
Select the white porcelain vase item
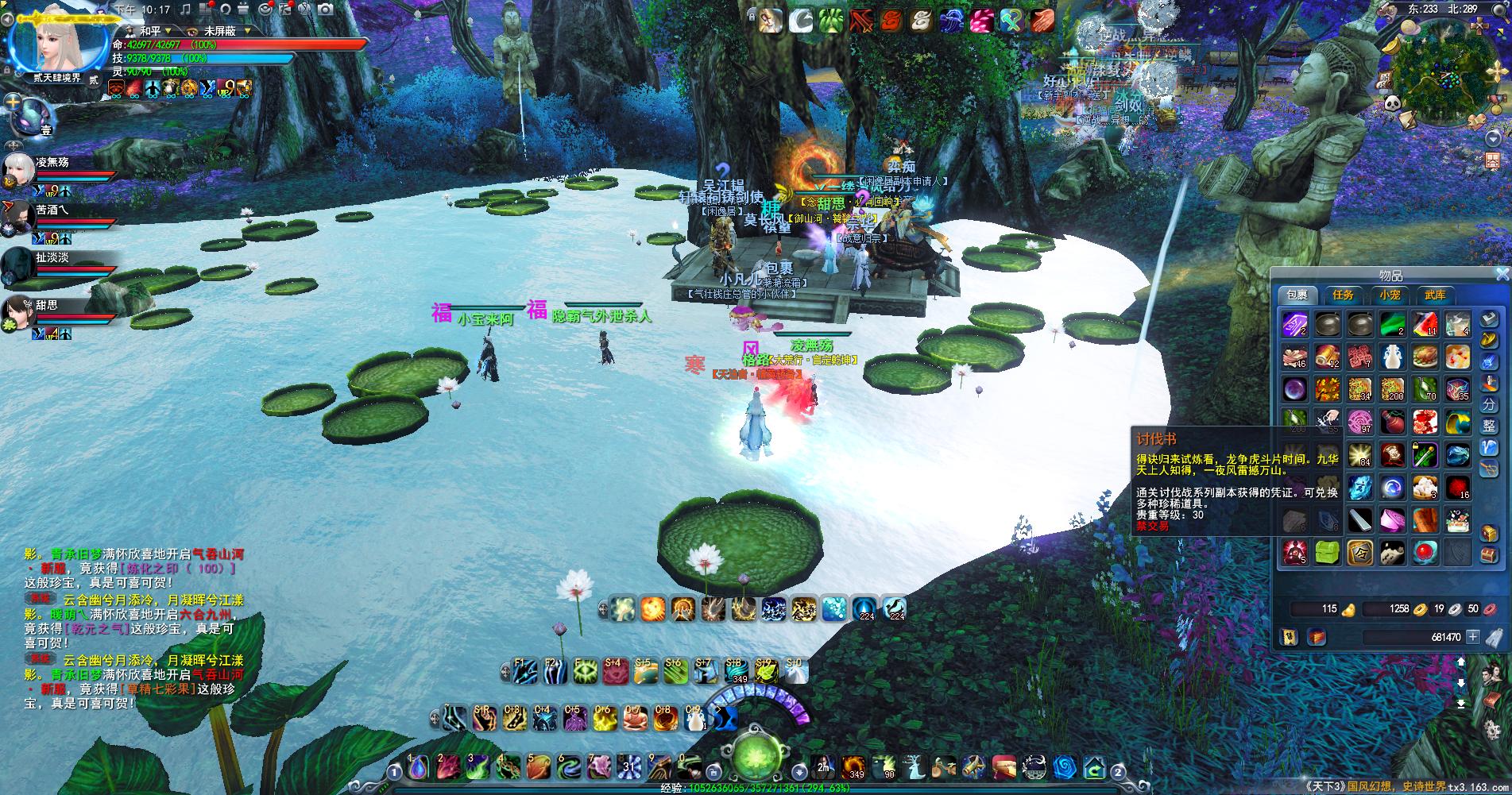(x=1391, y=357)
